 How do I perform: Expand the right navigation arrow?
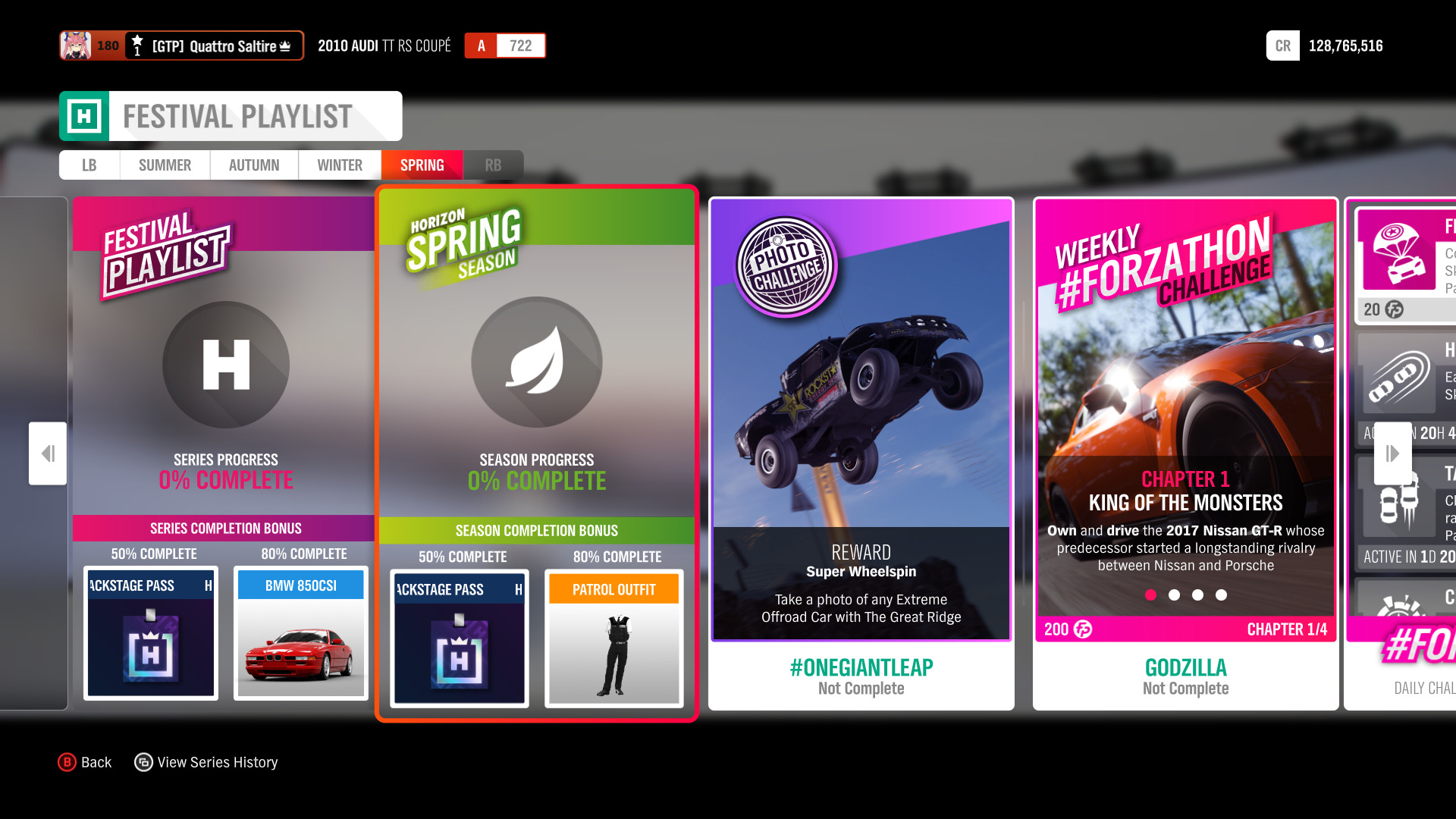click(1393, 453)
